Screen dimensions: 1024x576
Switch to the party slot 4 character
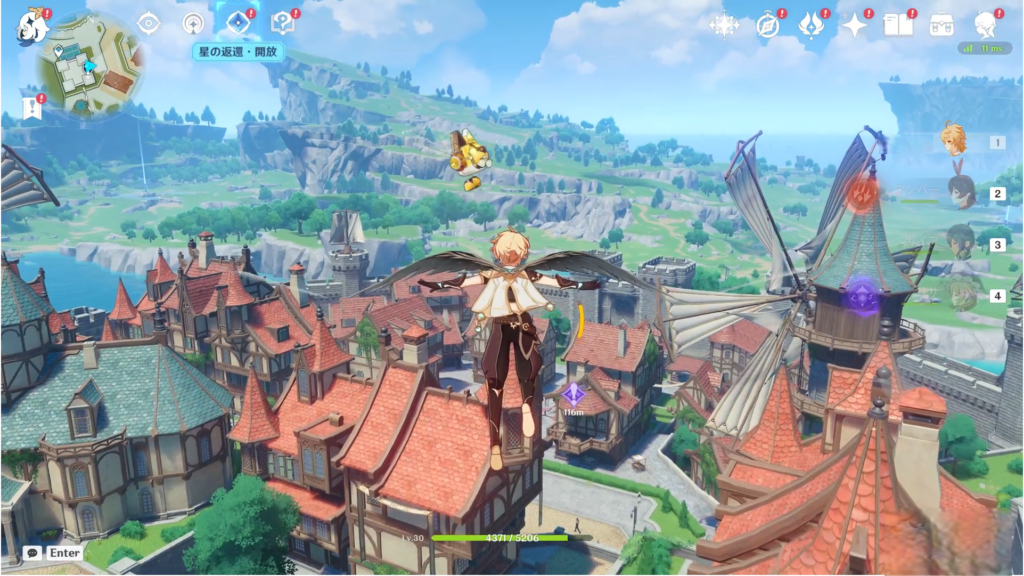(x=960, y=294)
